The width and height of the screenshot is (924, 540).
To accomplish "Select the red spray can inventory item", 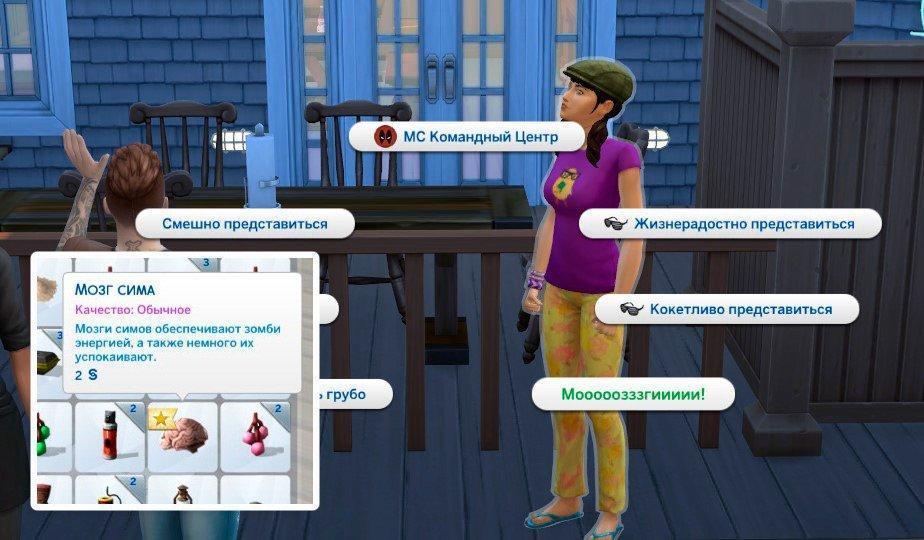I will click(110, 434).
